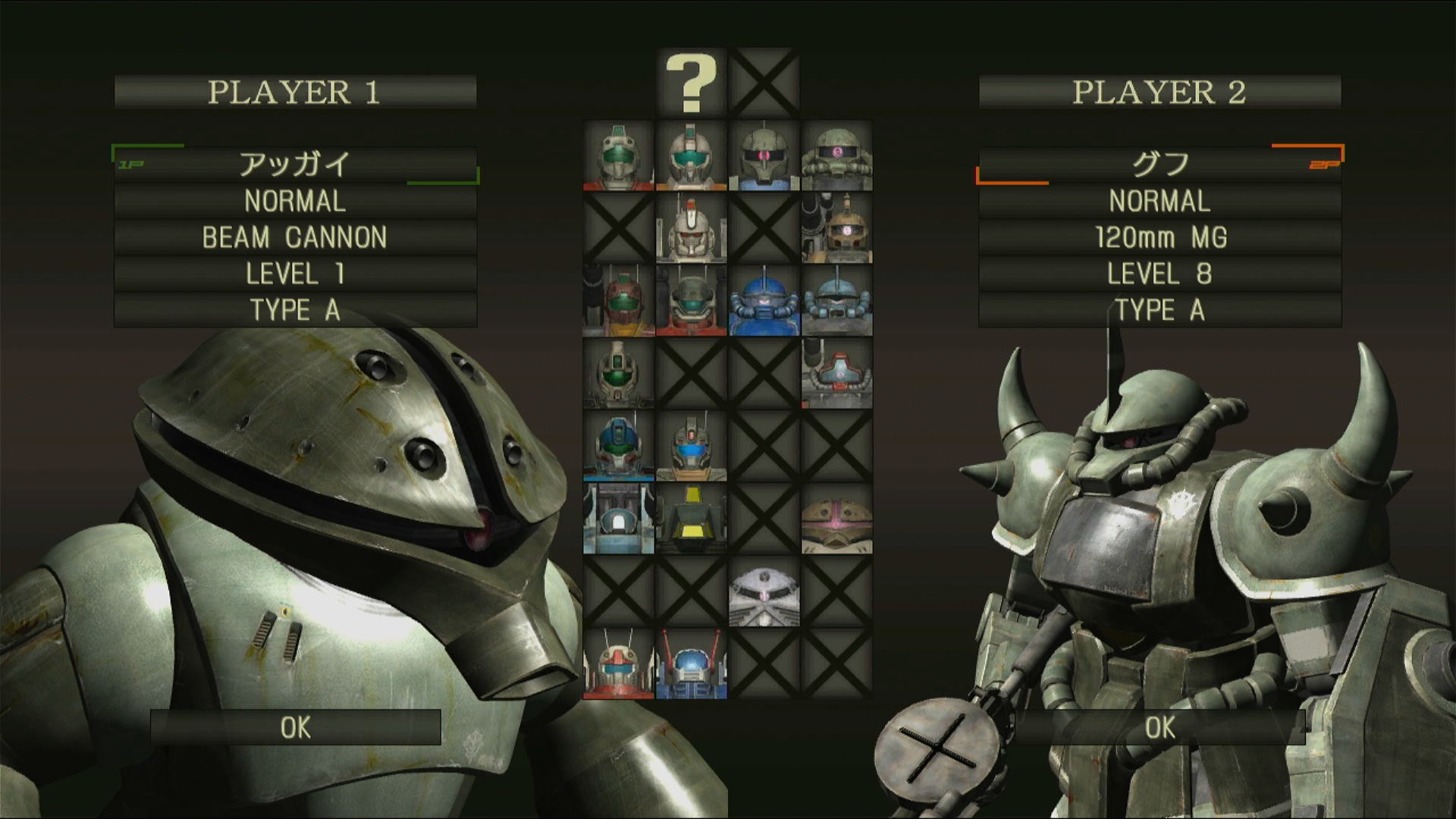Select Player 2's TYPE A row

click(x=1159, y=310)
